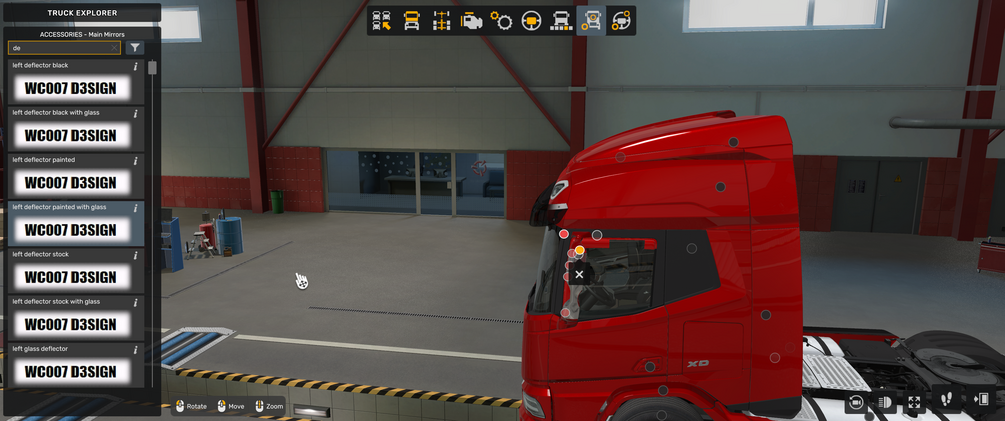Clear the search field with the X

tap(115, 48)
